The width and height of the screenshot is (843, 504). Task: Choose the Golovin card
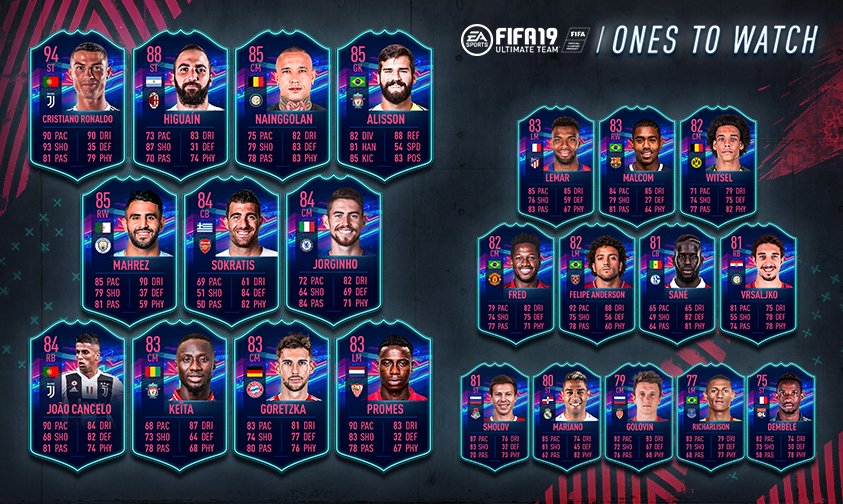coord(639,418)
